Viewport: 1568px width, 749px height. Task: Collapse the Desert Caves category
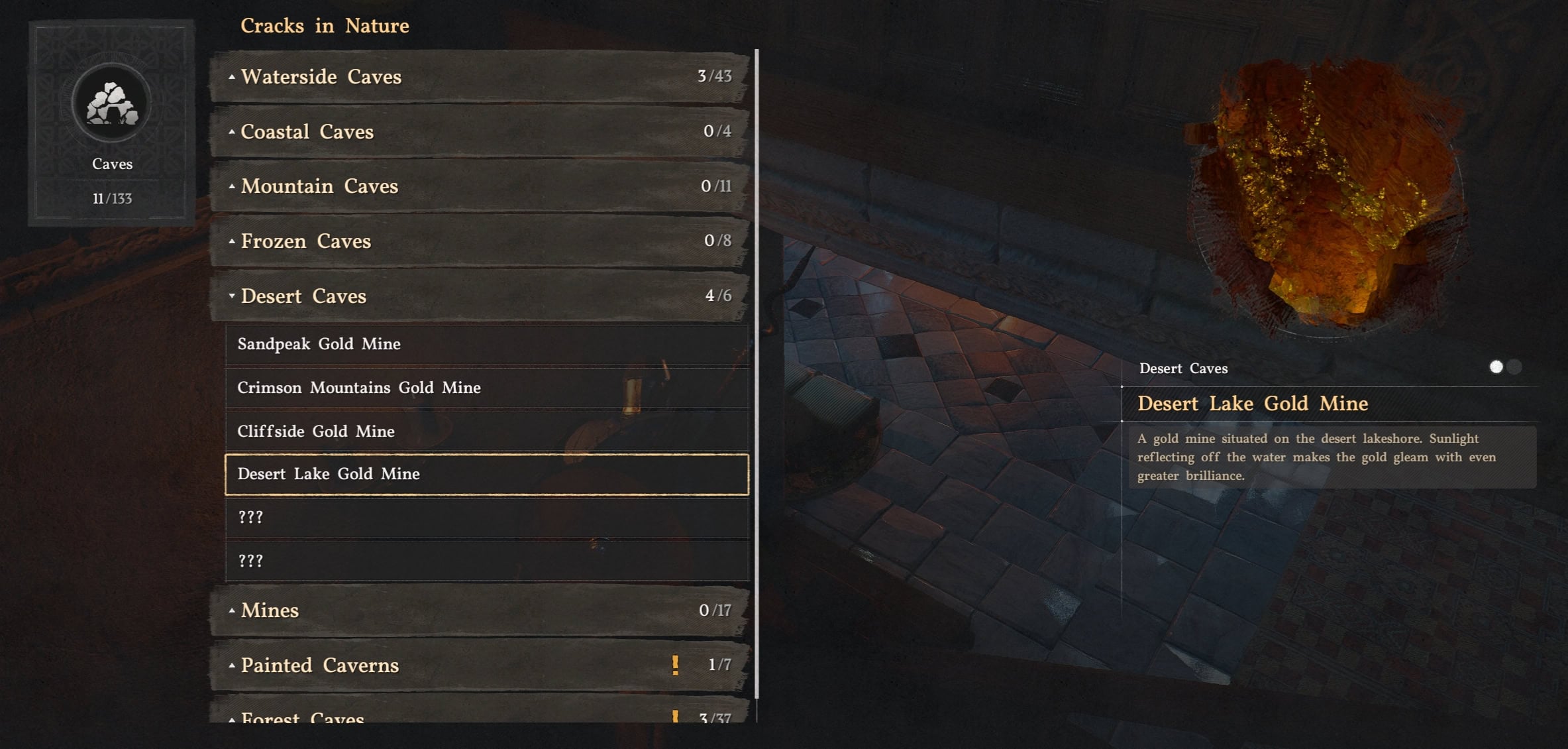pyautogui.click(x=480, y=296)
